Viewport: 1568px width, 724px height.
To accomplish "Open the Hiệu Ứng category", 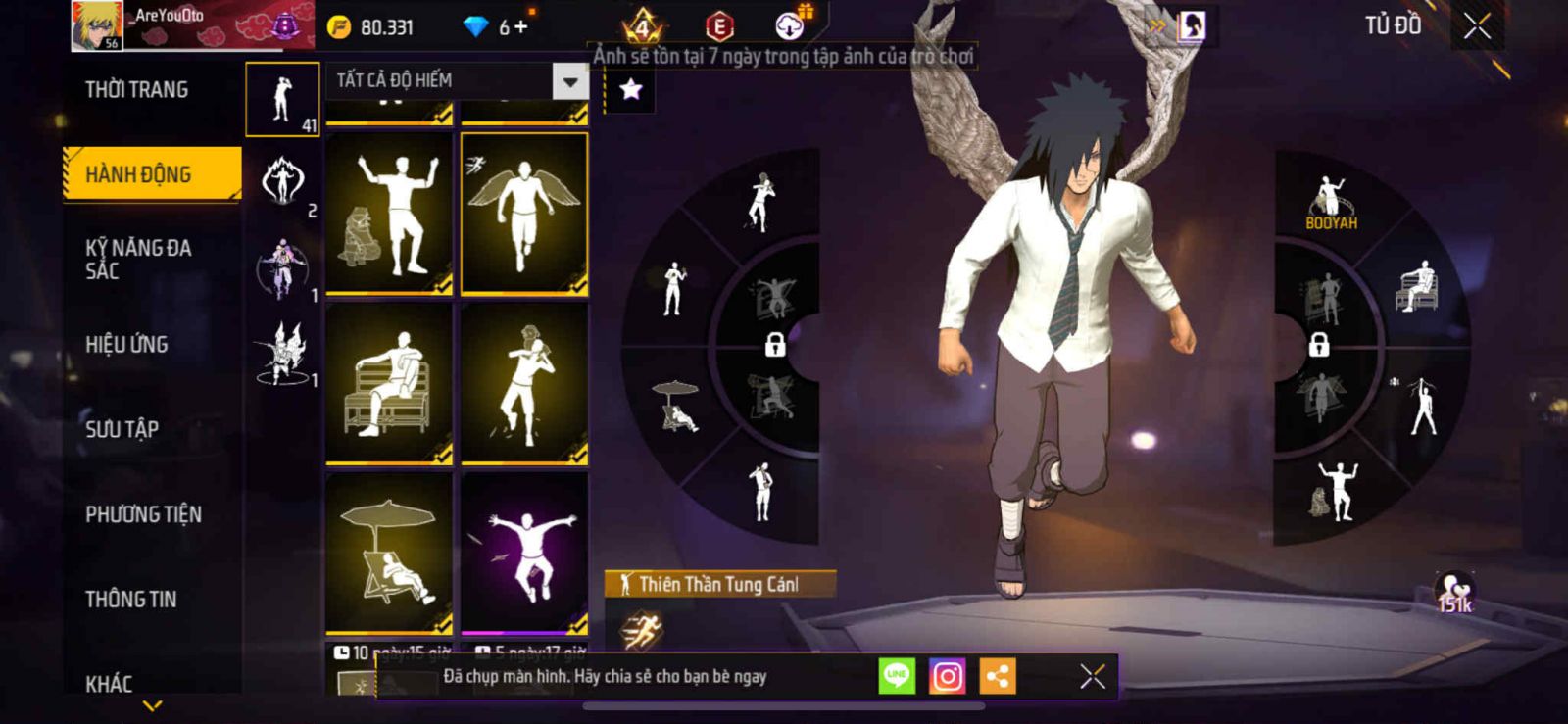I will [x=126, y=345].
